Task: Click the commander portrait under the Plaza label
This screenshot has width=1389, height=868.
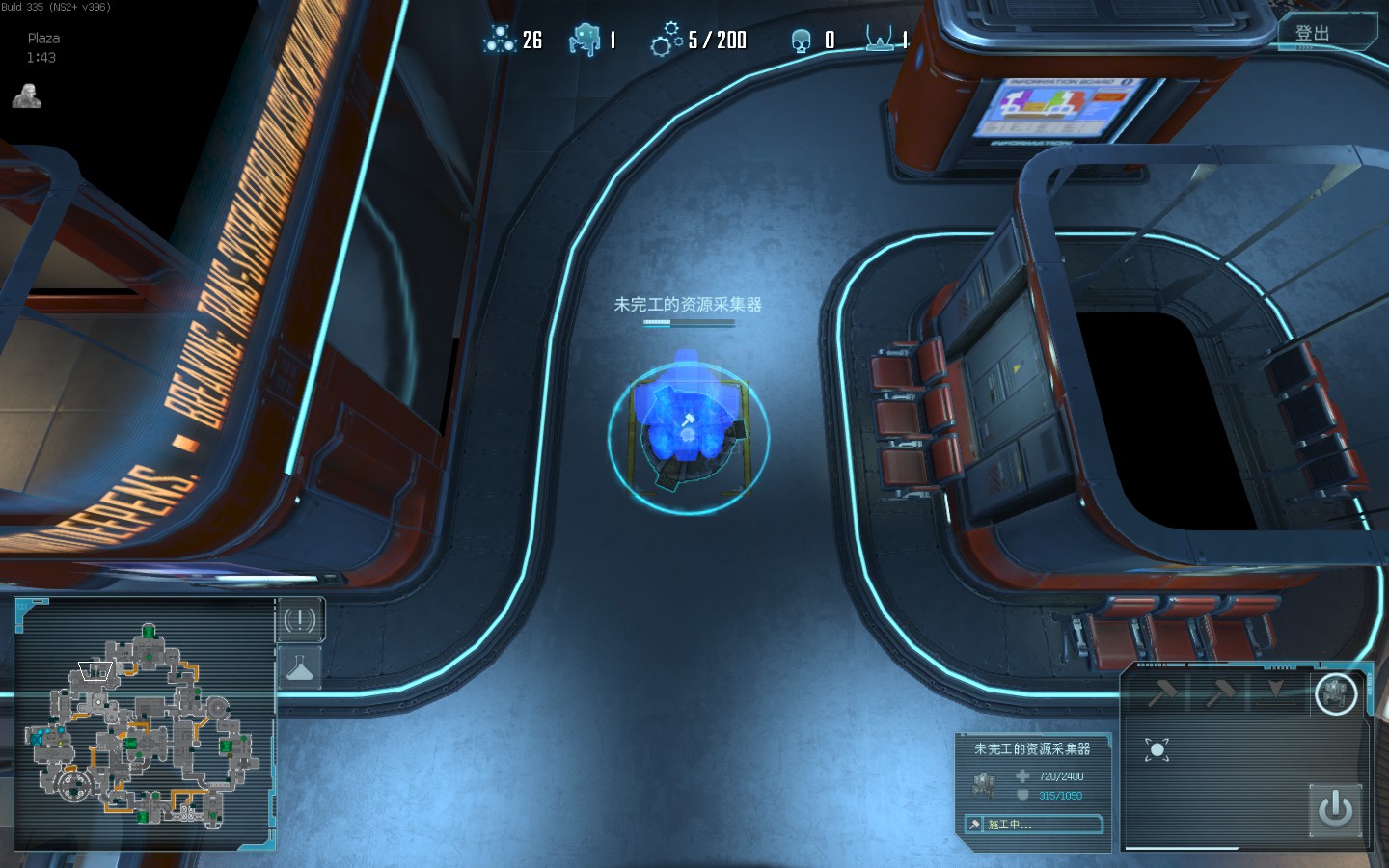Action: pos(27,95)
